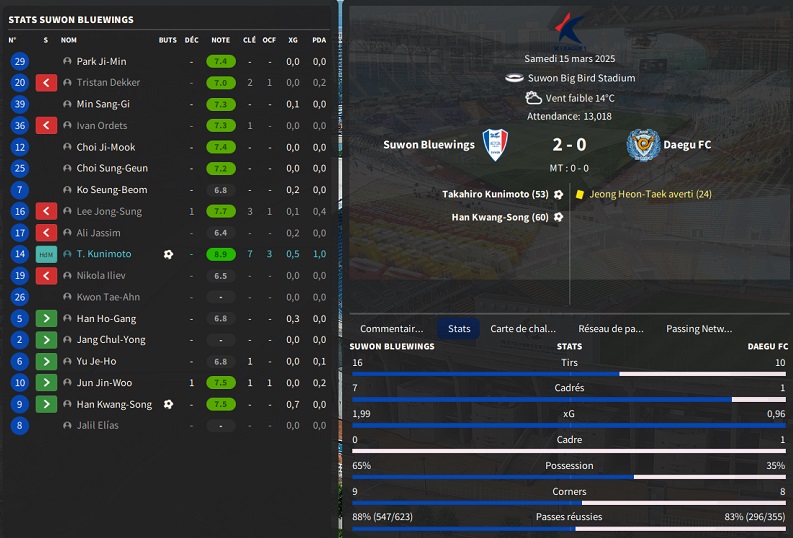
Task: Sort the list by XG column
Action: (293, 40)
